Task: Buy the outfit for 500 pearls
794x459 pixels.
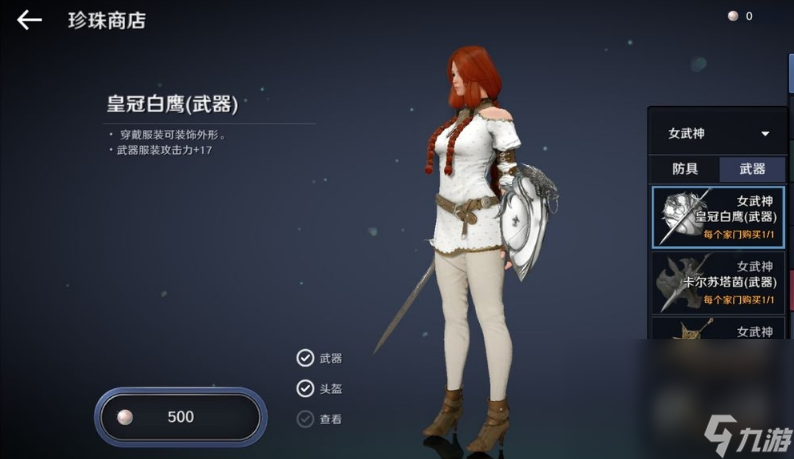Action: pyautogui.click(x=180, y=417)
